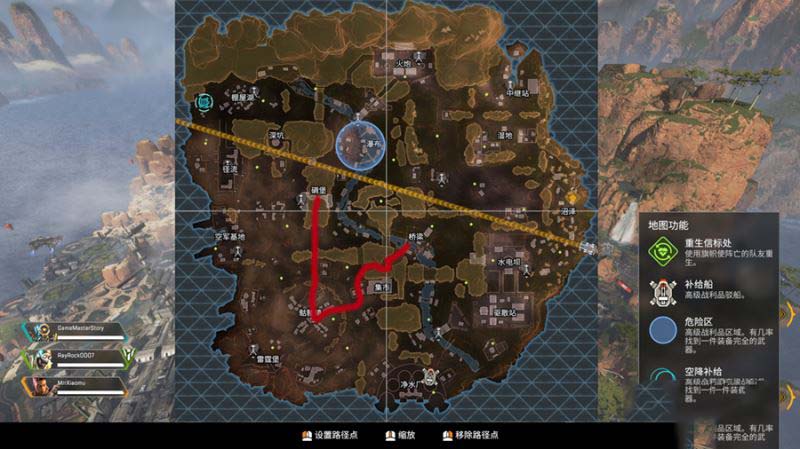Click the 设置路径点 set waypoint option

[342, 436]
